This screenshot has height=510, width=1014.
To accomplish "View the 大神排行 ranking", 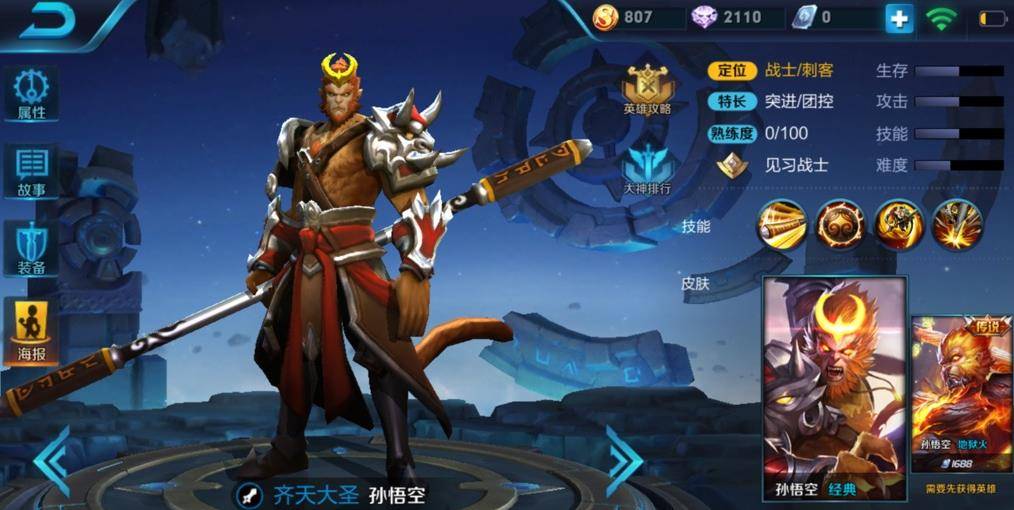I will pyautogui.click(x=647, y=167).
